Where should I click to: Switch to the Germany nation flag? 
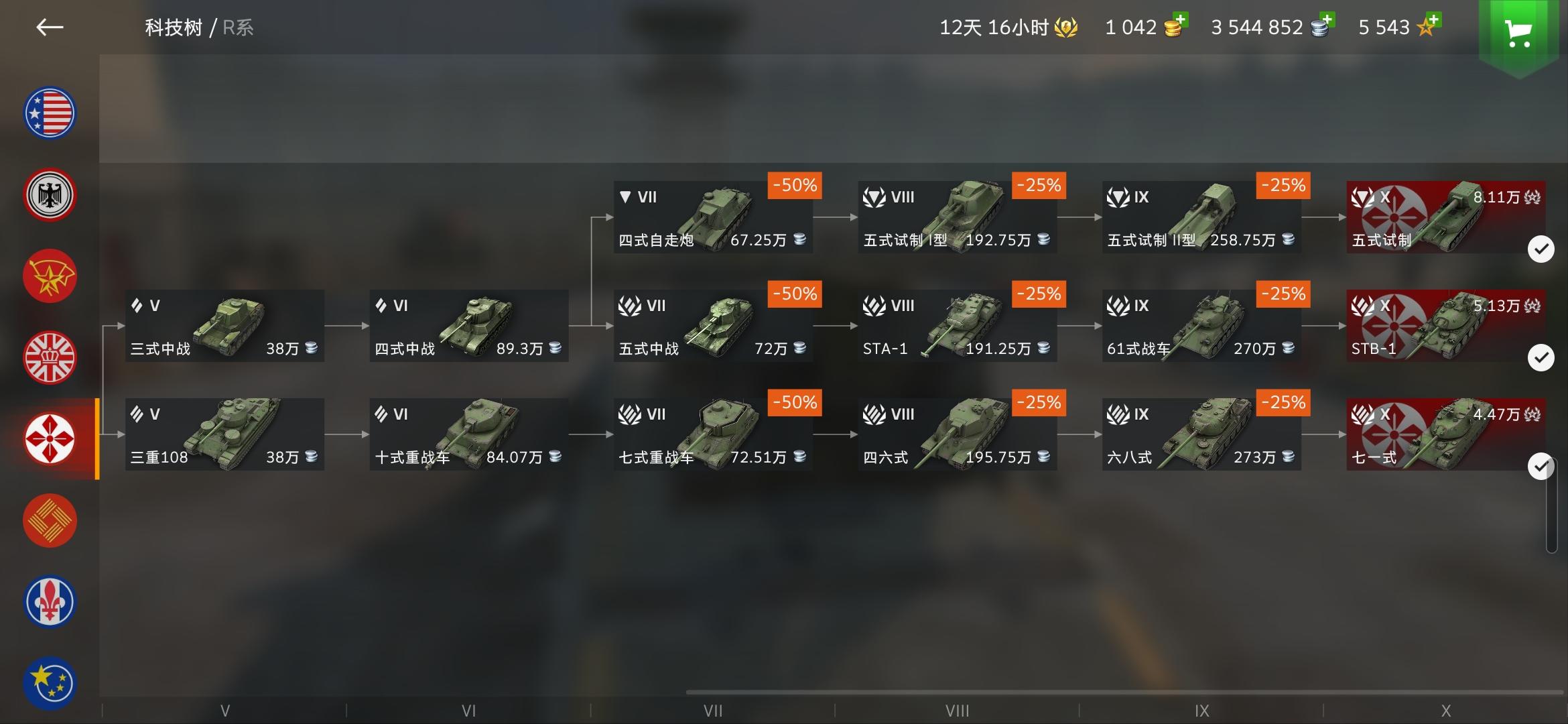(50, 194)
